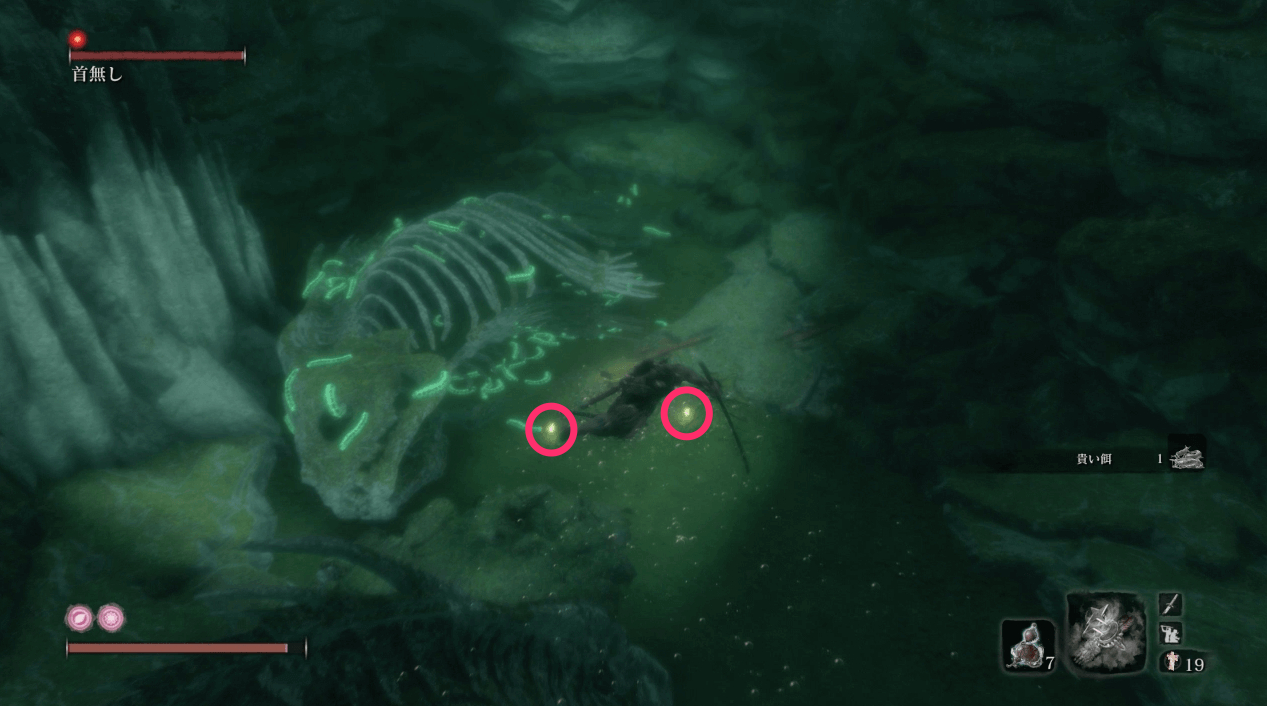Click the blade icon above the ninjutsu slot
This screenshot has height=706, width=1267.
tap(1170, 604)
